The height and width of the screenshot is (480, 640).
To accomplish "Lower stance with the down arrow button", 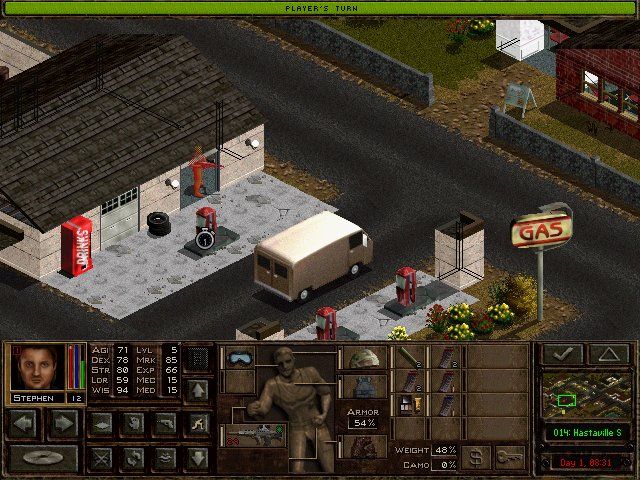I will coord(198,458).
